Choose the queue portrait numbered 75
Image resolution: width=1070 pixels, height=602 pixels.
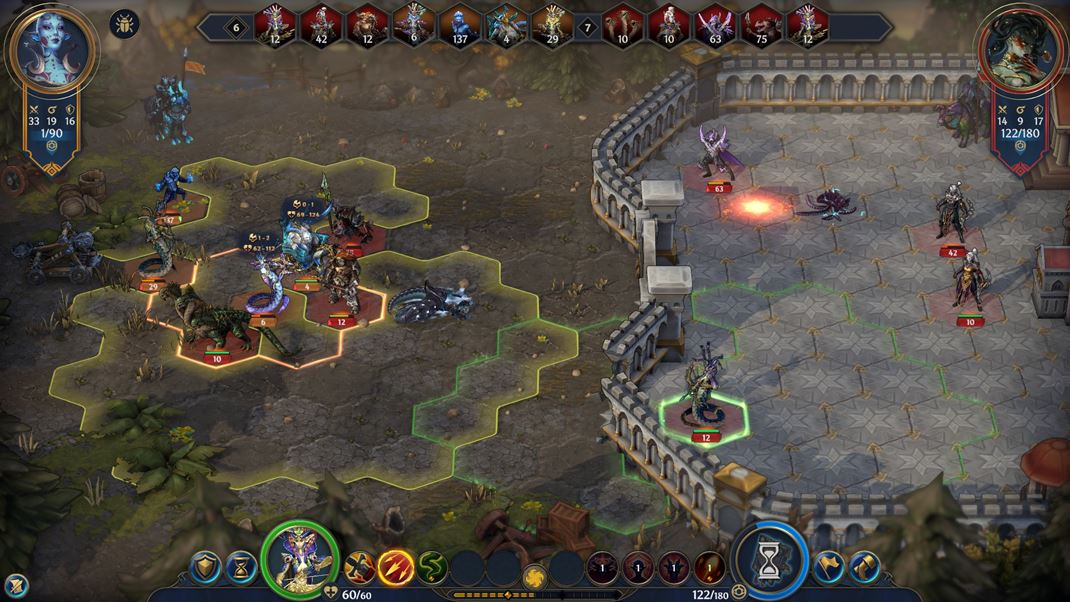point(762,25)
